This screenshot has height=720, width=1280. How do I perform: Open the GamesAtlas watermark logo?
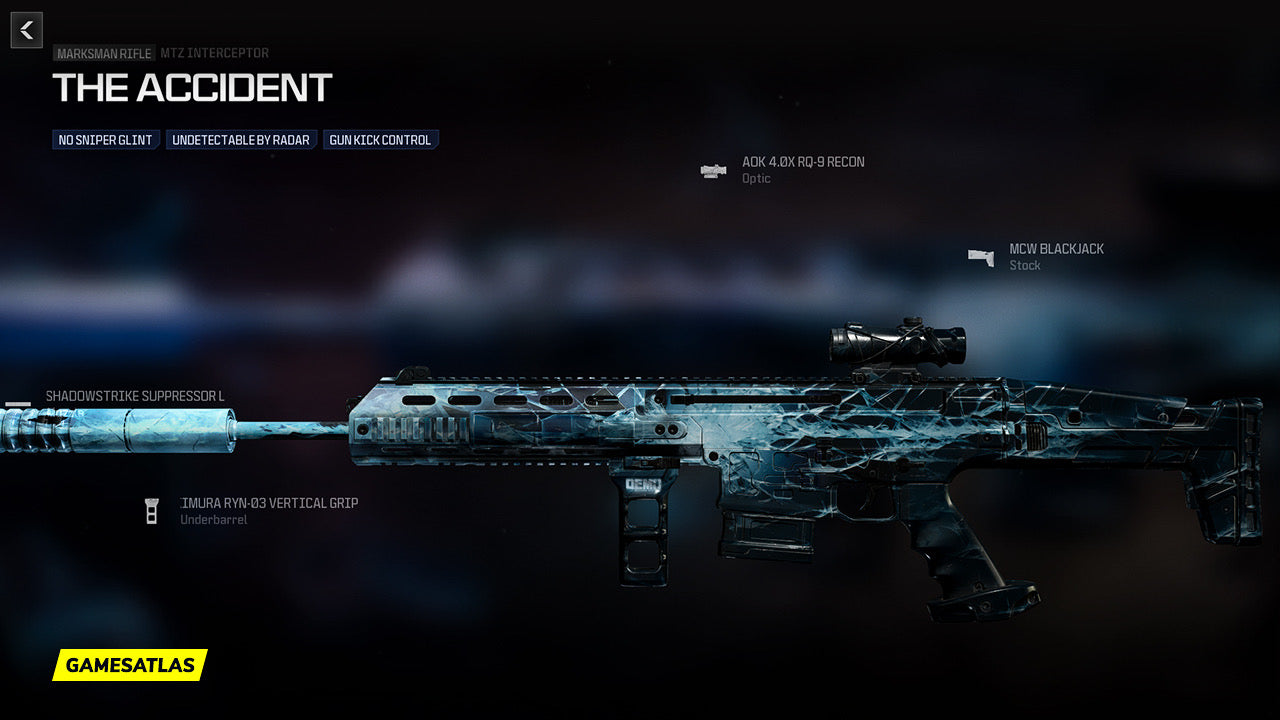[x=130, y=665]
